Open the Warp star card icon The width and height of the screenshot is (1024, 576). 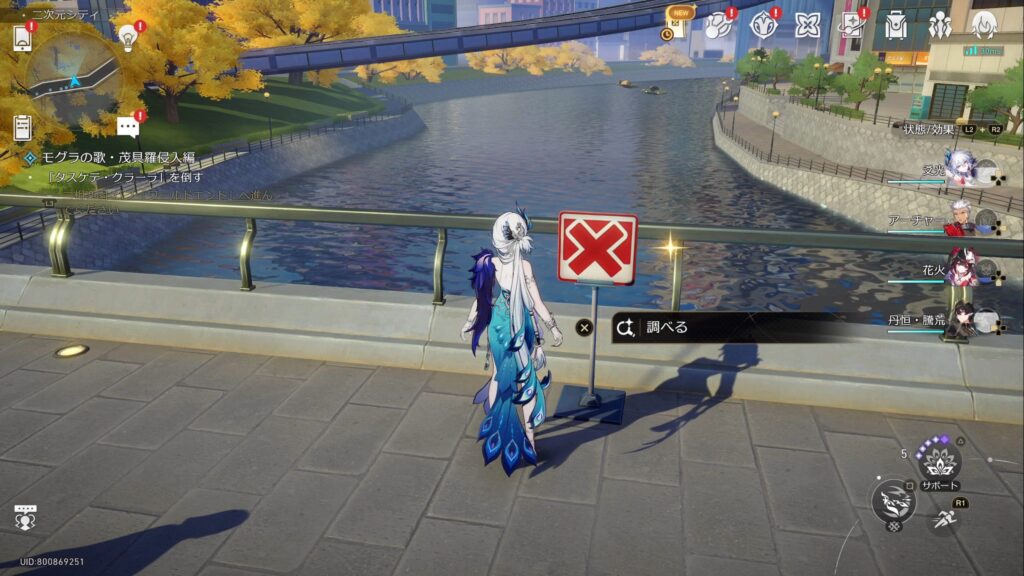pos(852,25)
